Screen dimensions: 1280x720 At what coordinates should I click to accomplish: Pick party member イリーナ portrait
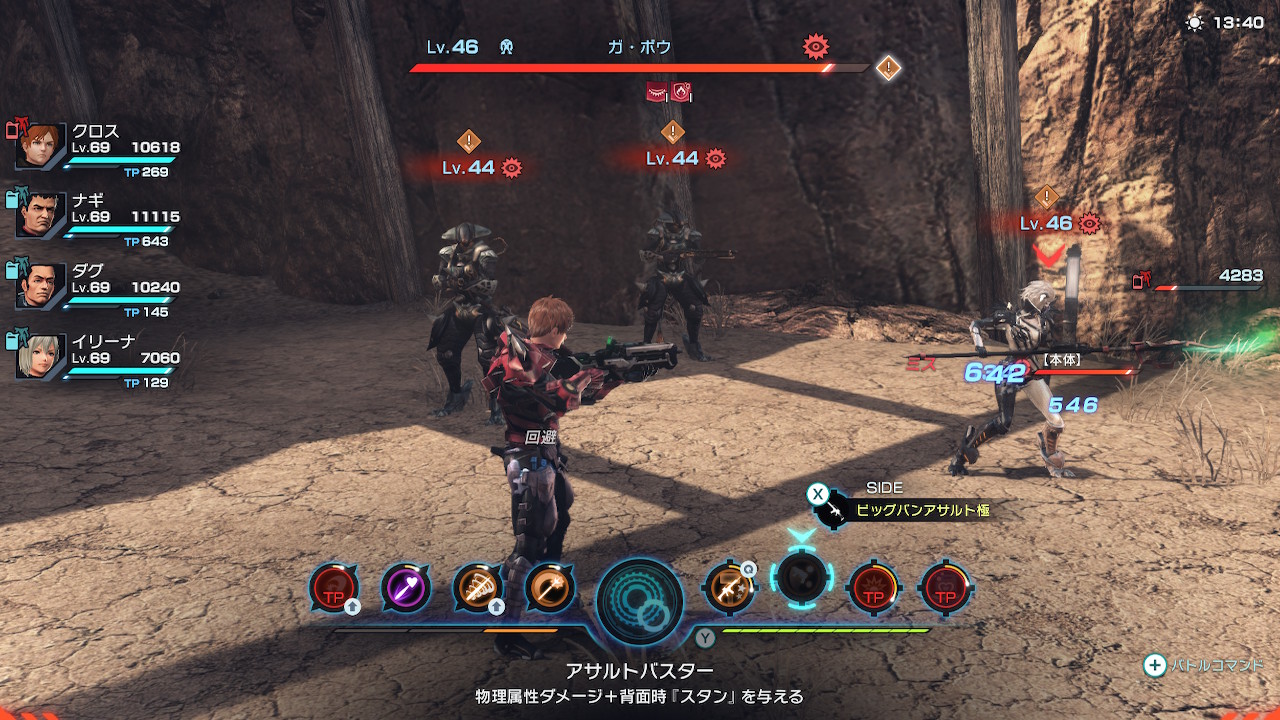[41, 355]
